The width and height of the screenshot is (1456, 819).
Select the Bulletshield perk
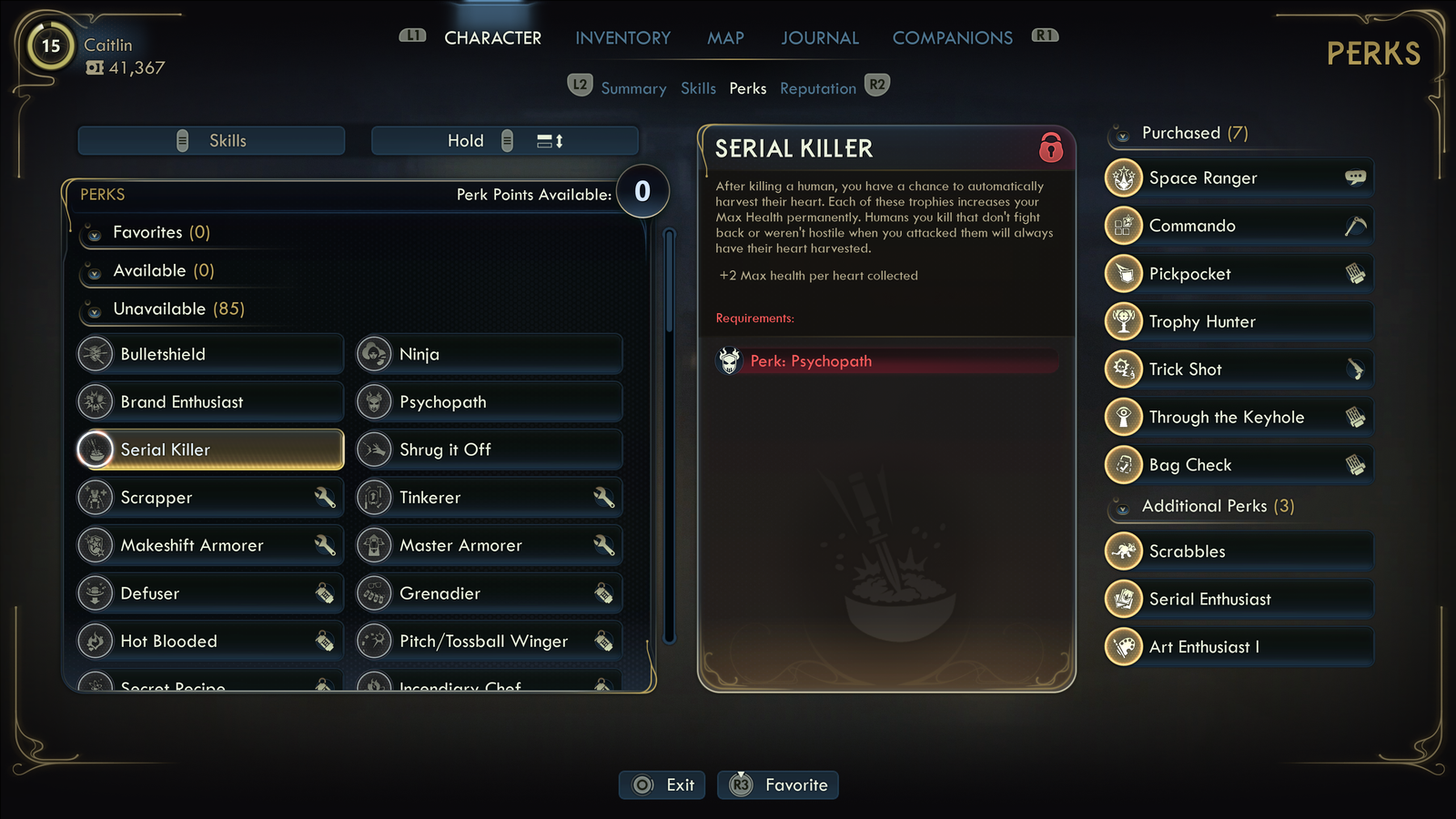[x=210, y=354]
